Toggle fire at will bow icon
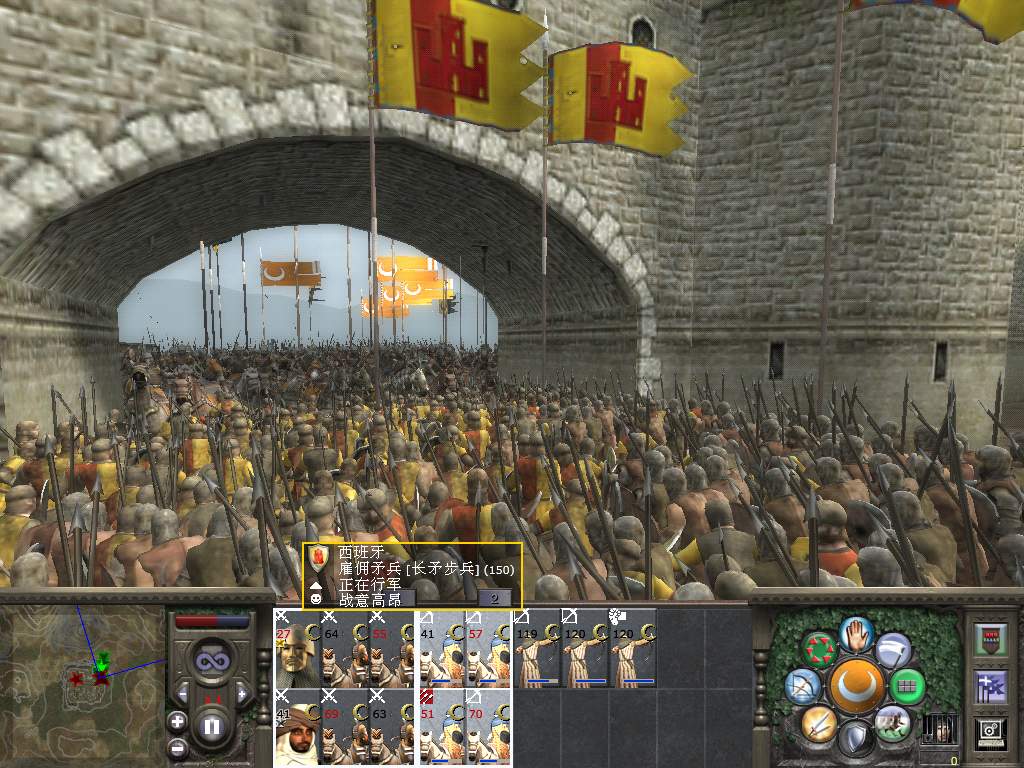This screenshot has height=768, width=1024. click(x=803, y=685)
